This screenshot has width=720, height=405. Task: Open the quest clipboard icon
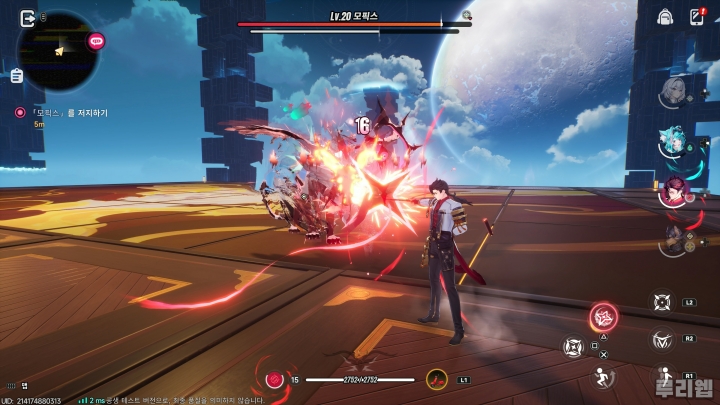[x=17, y=76]
